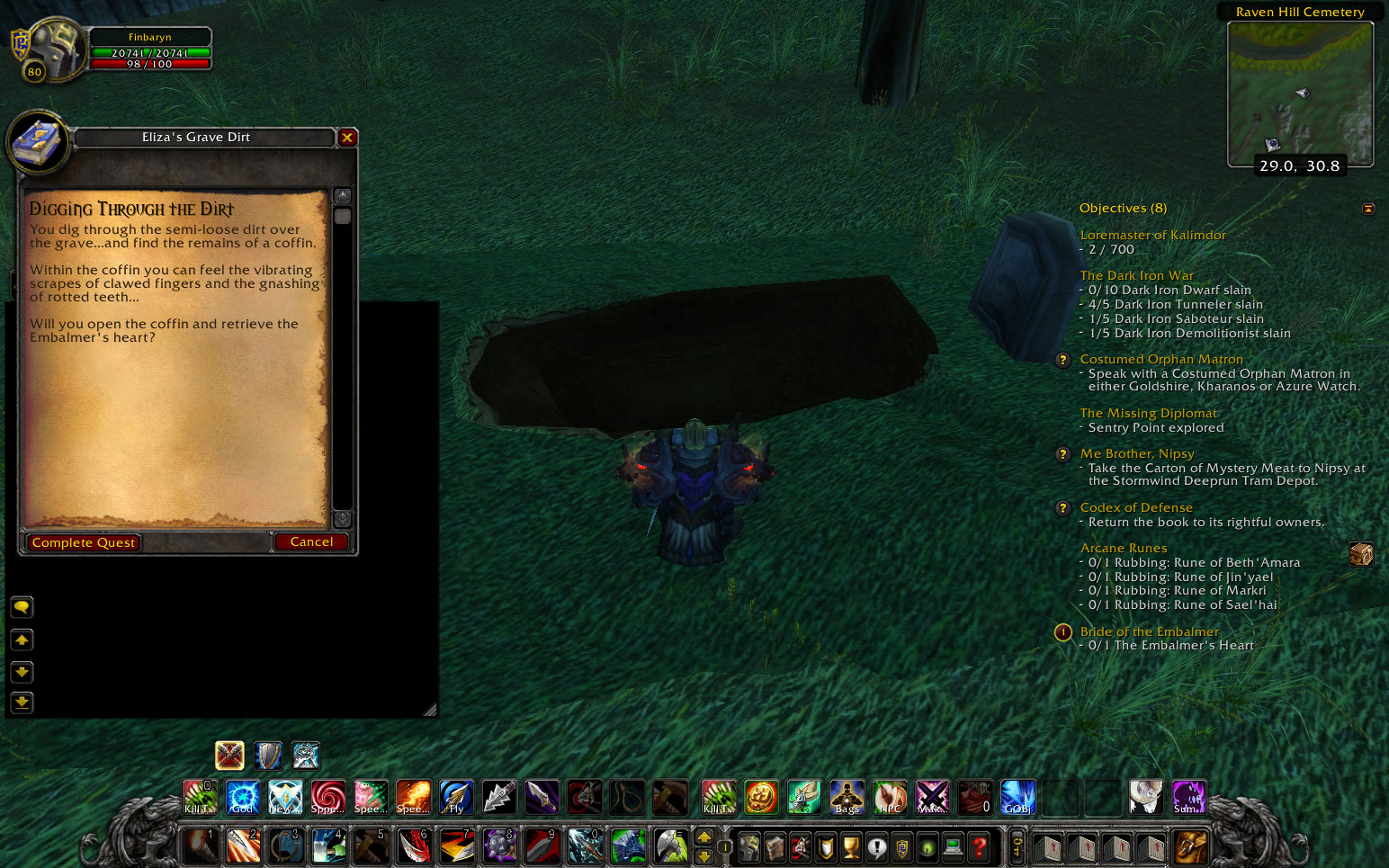The width and height of the screenshot is (1389, 868).
Task: Open the golden Achievements trophy icon
Action: click(x=849, y=845)
